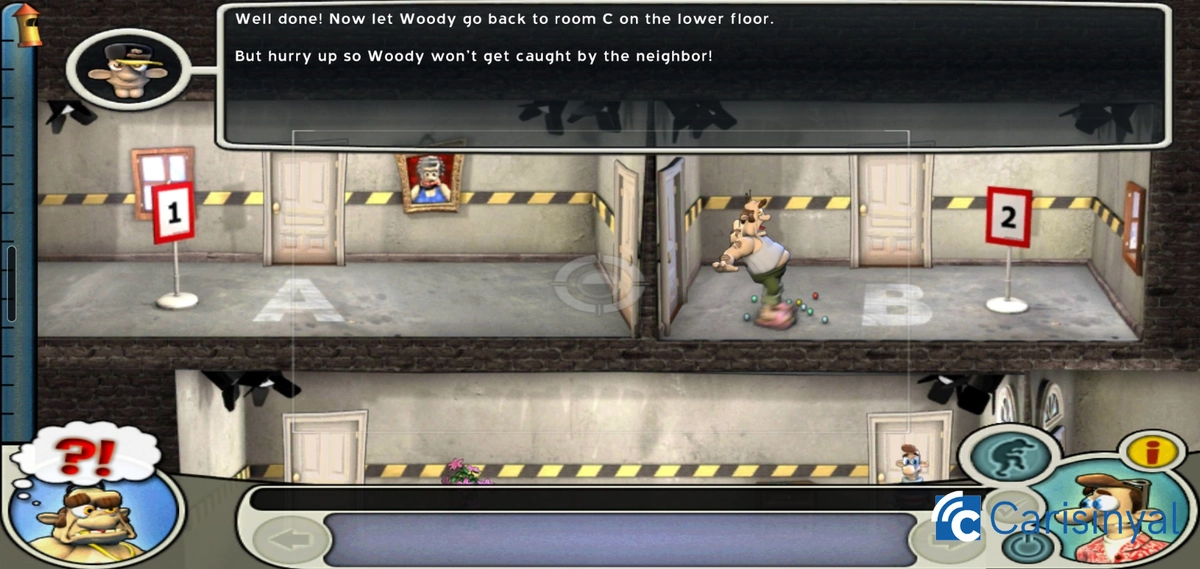Open the yellow info button
The width and height of the screenshot is (1200, 569).
pos(1155,452)
